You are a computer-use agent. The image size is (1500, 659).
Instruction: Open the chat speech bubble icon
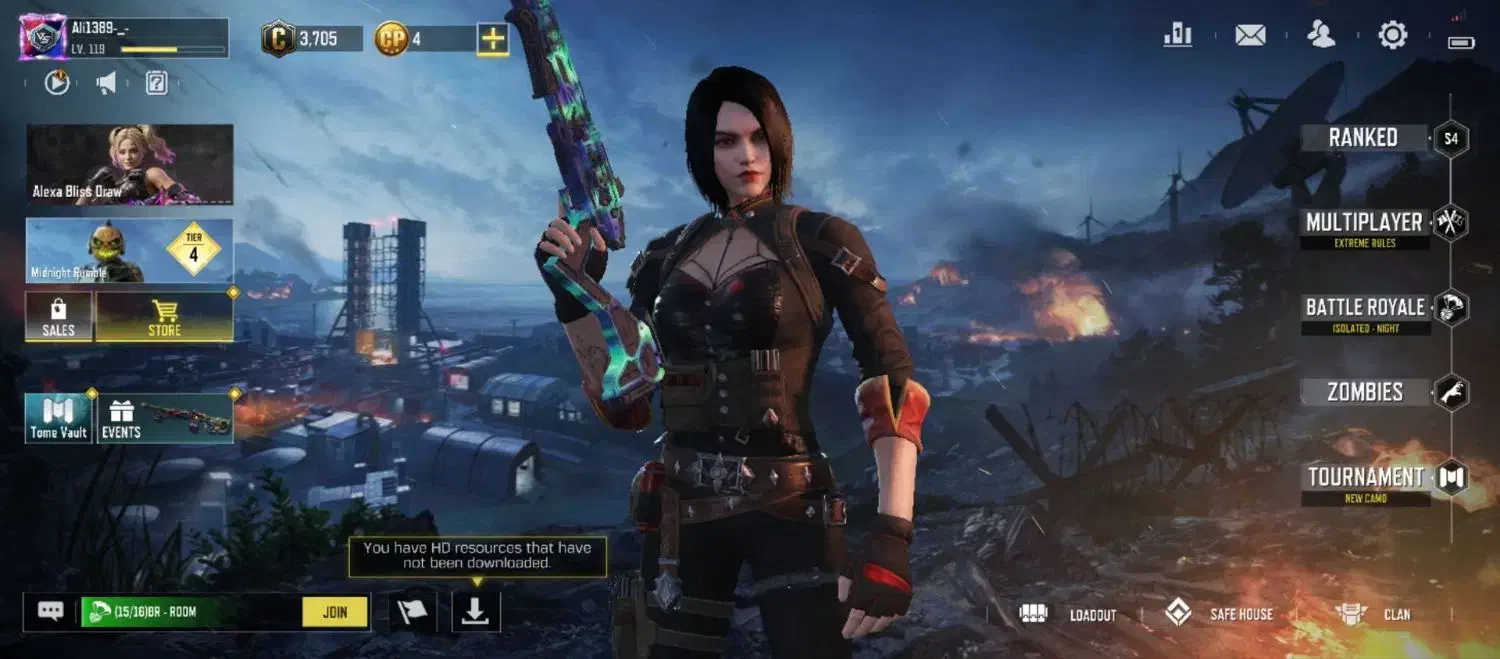coord(50,611)
